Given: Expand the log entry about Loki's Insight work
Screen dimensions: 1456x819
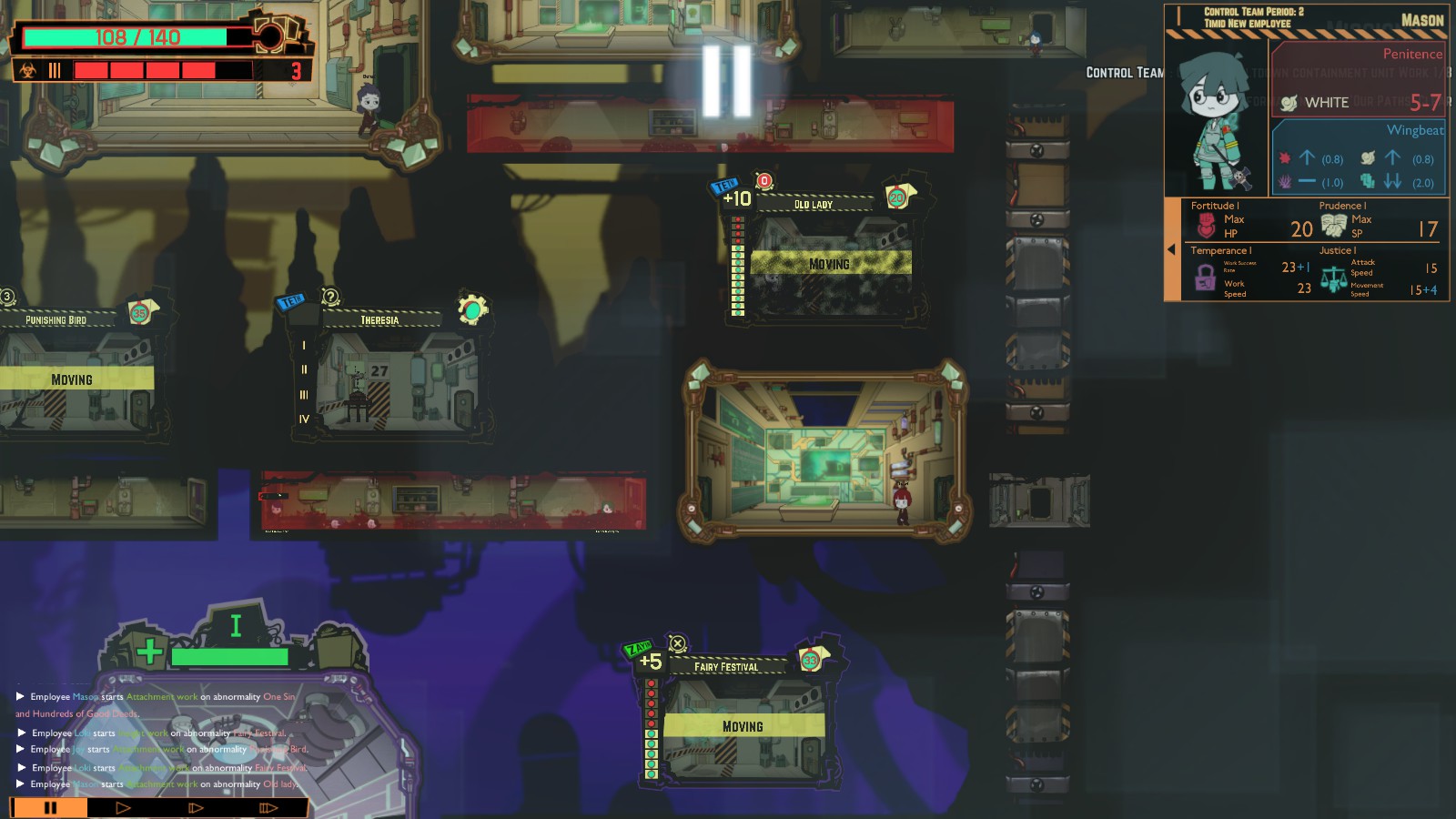Looking at the screenshot, I should point(20,731).
